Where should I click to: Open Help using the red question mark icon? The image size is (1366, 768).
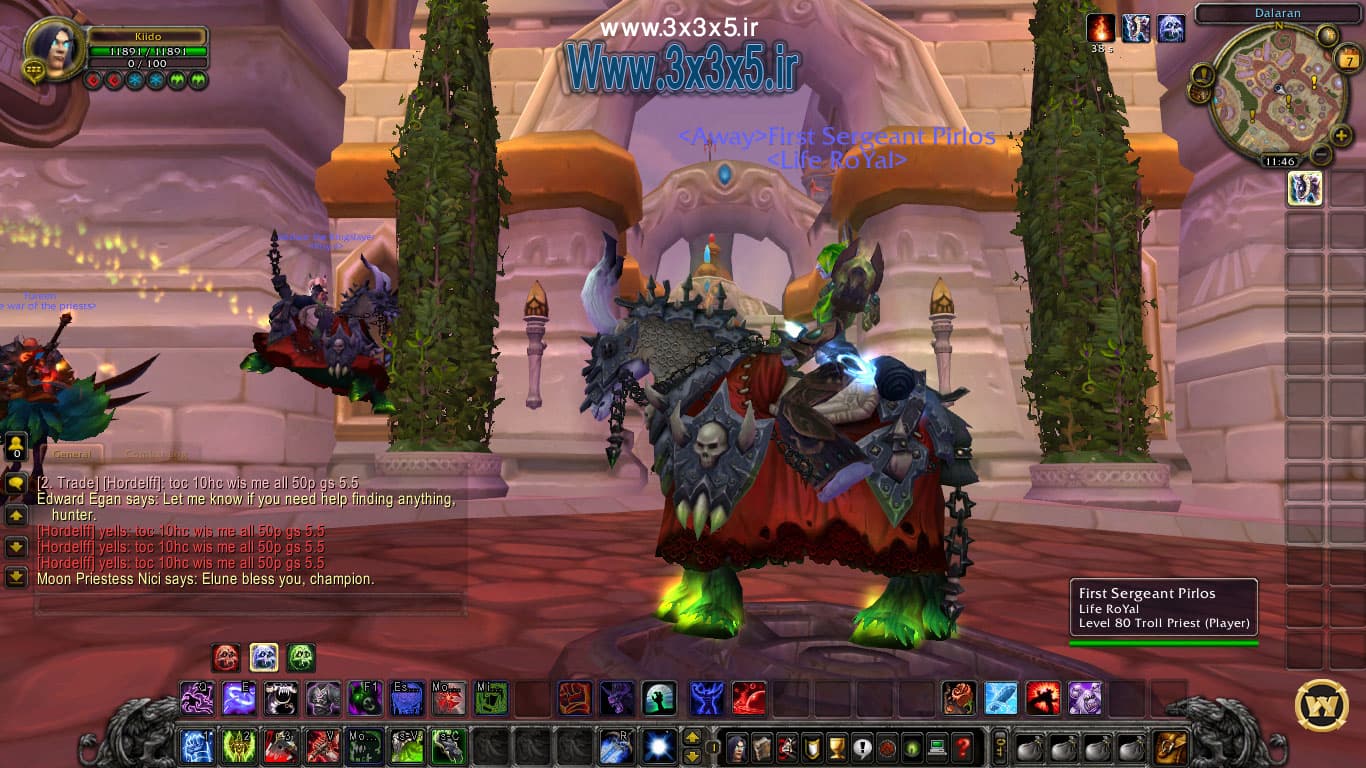point(964,748)
